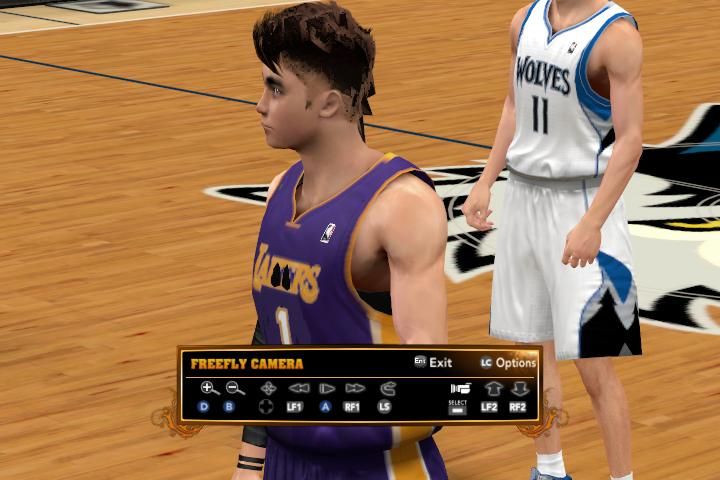Switch view with the video camera icon
Viewport: 720px width, 480px height.
point(460,388)
